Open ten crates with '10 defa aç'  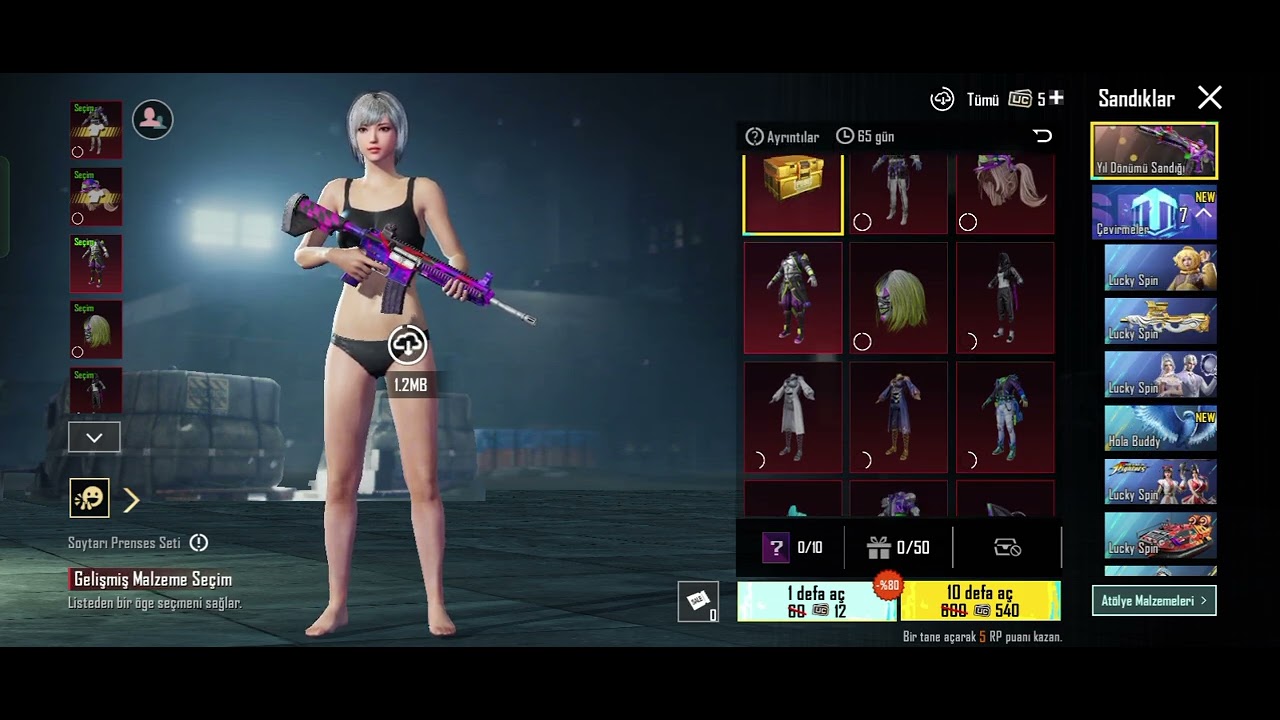[980, 601]
